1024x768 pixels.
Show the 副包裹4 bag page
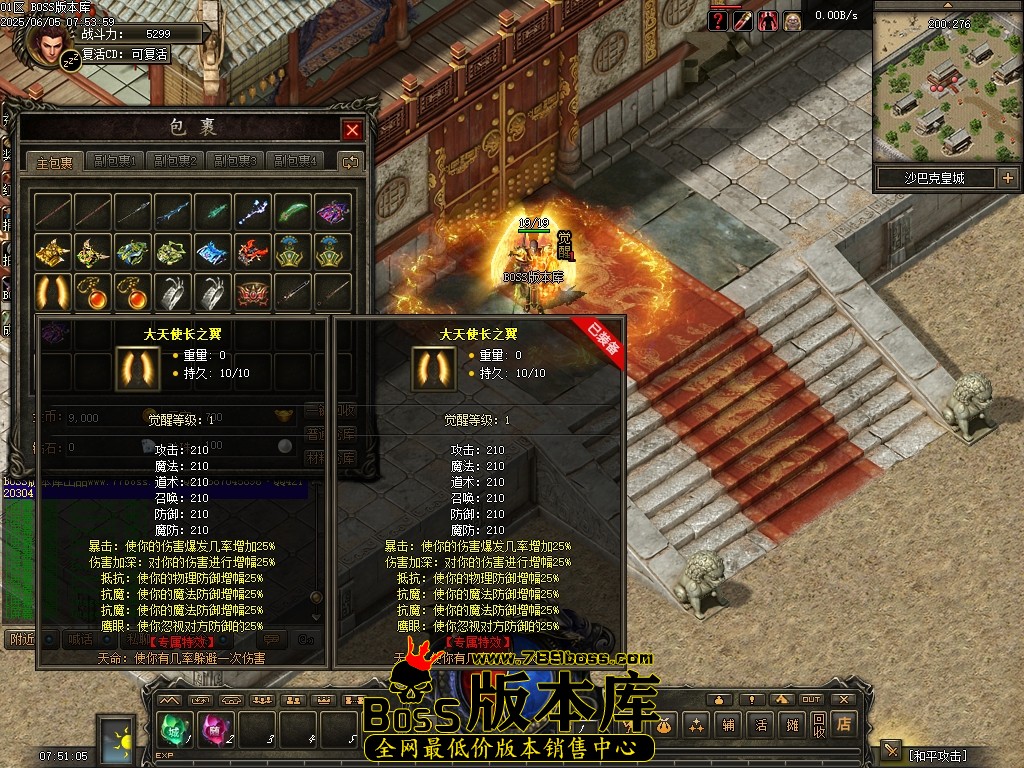pyautogui.click(x=295, y=161)
